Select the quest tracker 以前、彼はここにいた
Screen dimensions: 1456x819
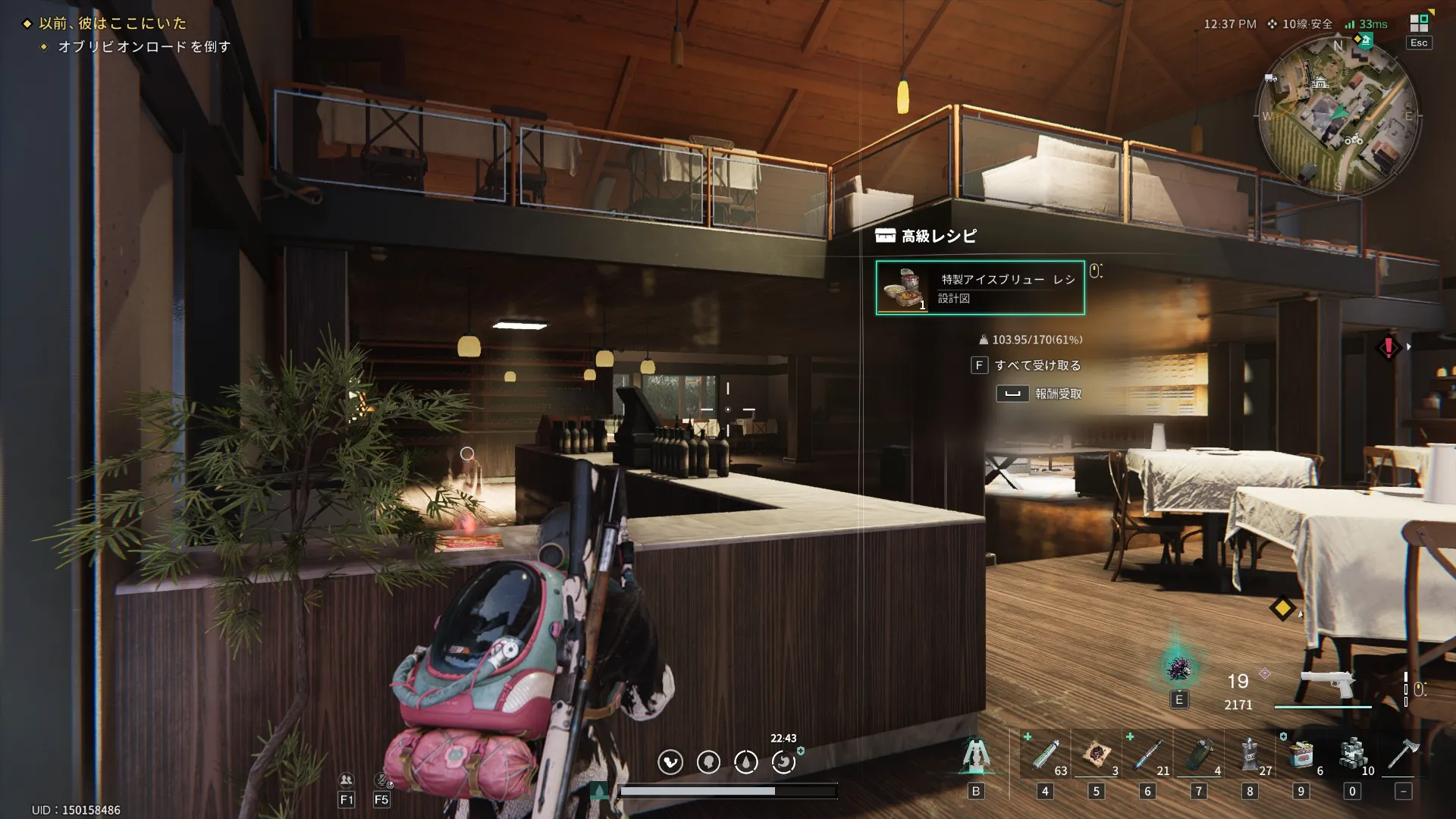112,24
